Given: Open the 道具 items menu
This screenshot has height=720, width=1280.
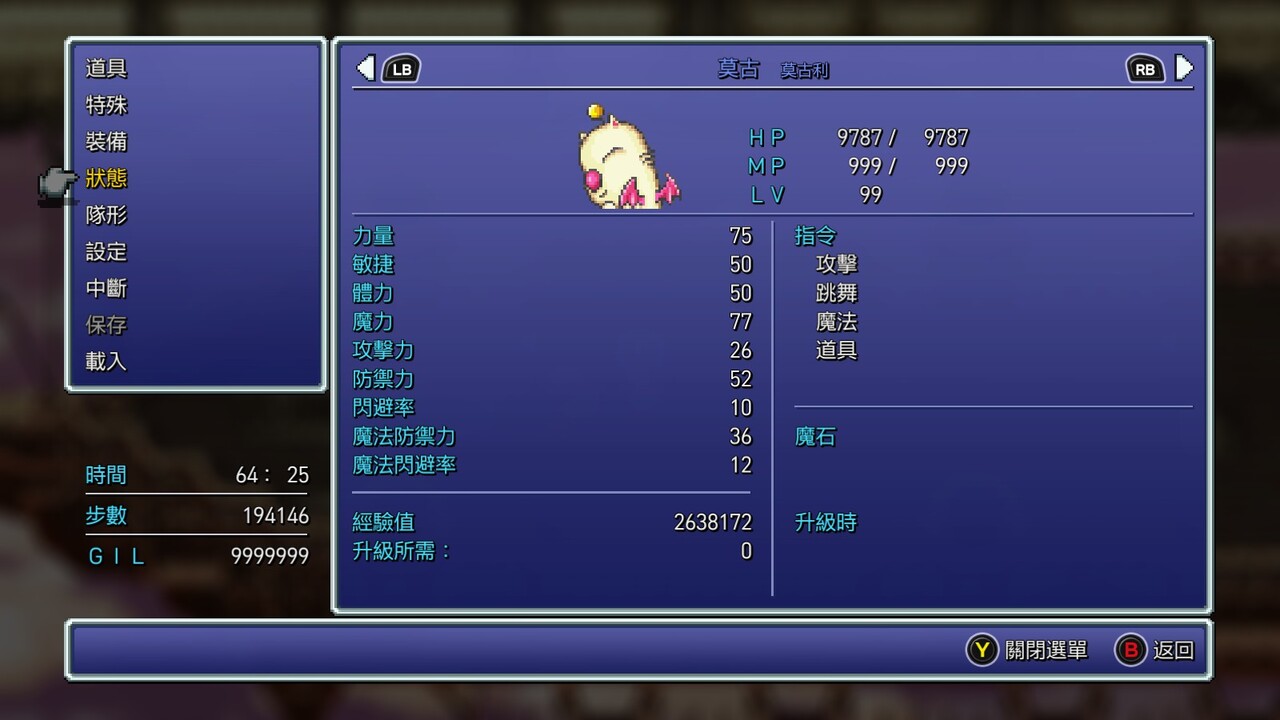Looking at the screenshot, I should click(x=106, y=69).
